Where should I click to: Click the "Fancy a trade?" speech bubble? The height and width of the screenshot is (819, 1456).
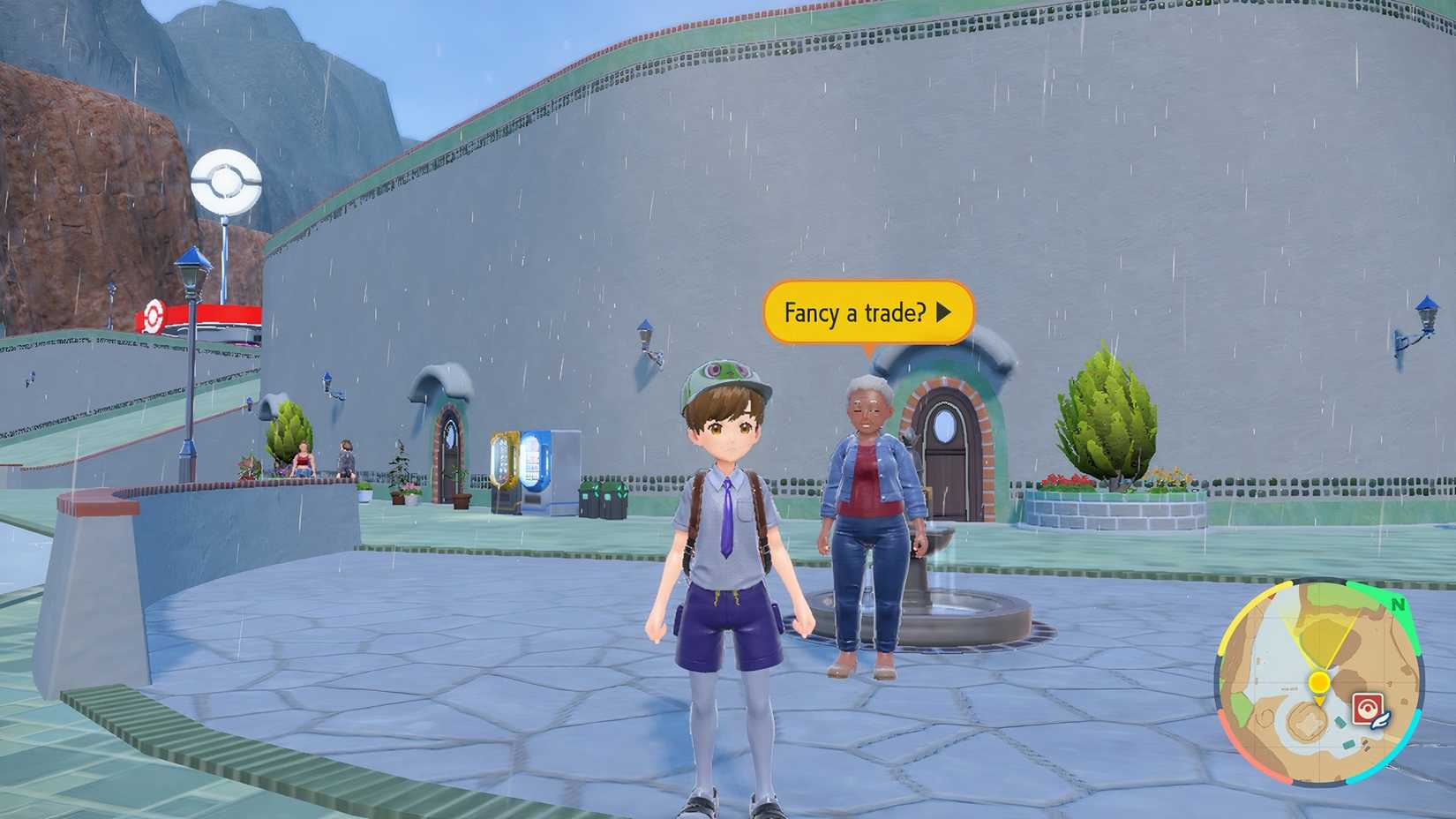pos(867,312)
